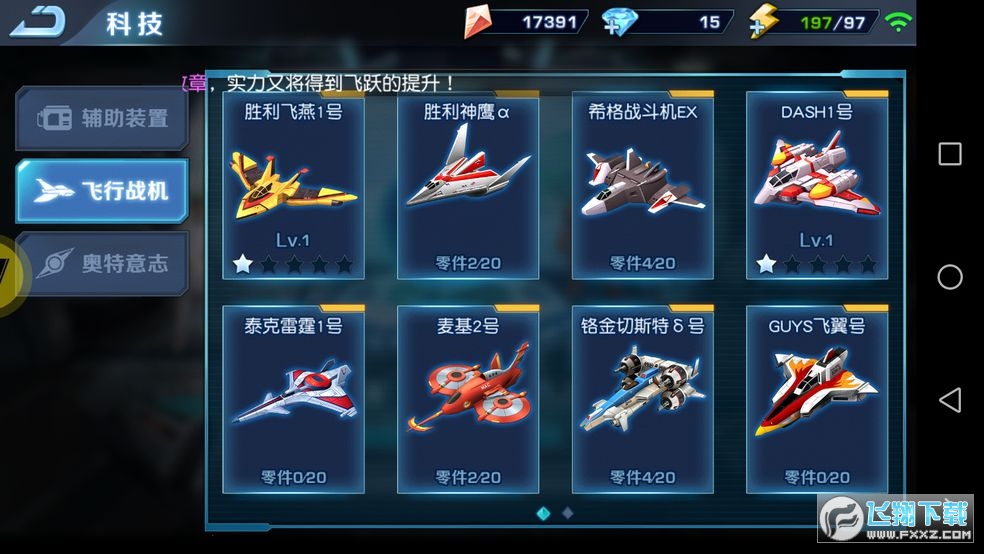Open Android recent apps square button

click(x=950, y=154)
